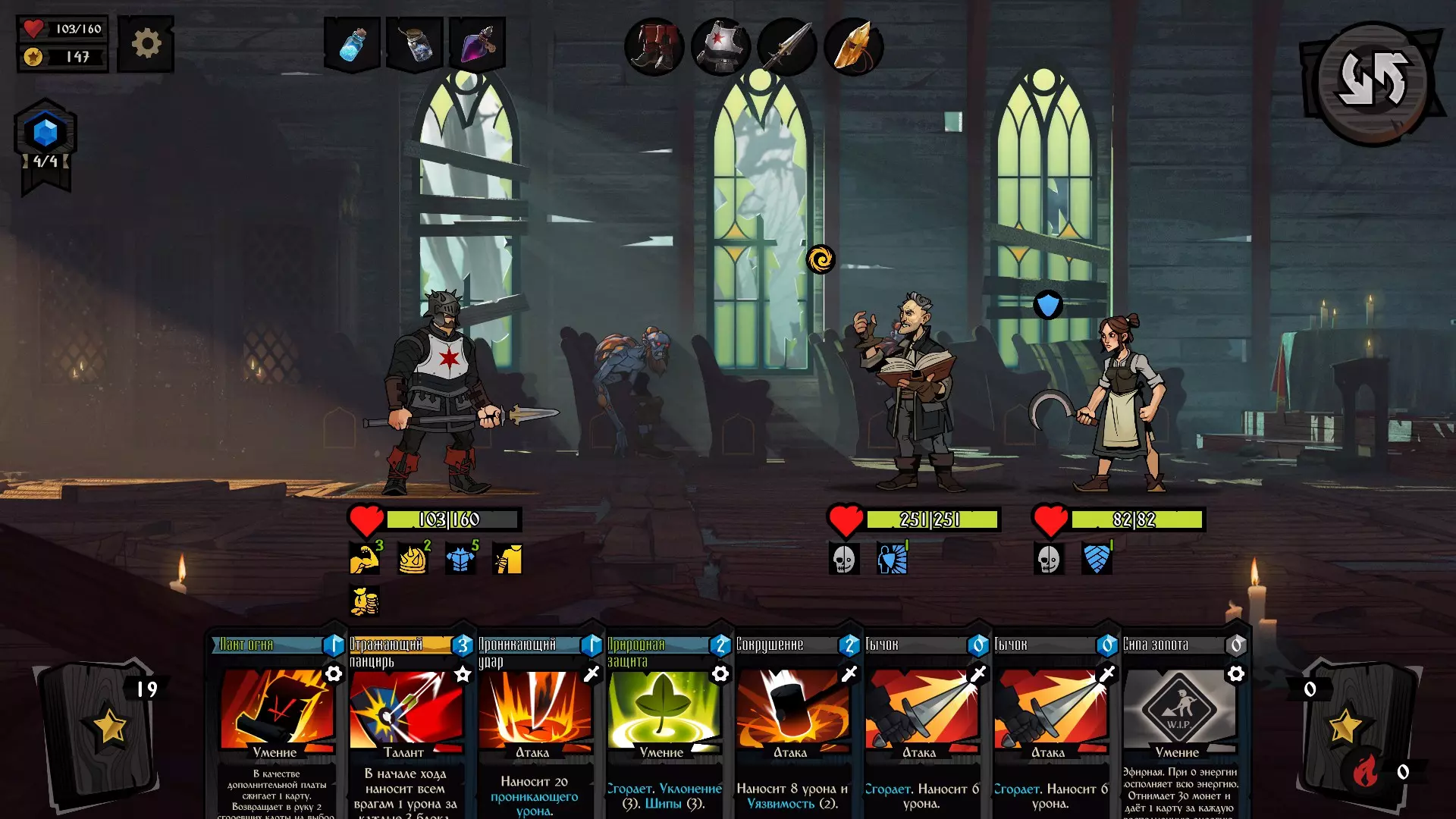The image size is (1456, 819).
Task: Open the gear settings menu
Action: coord(146,44)
